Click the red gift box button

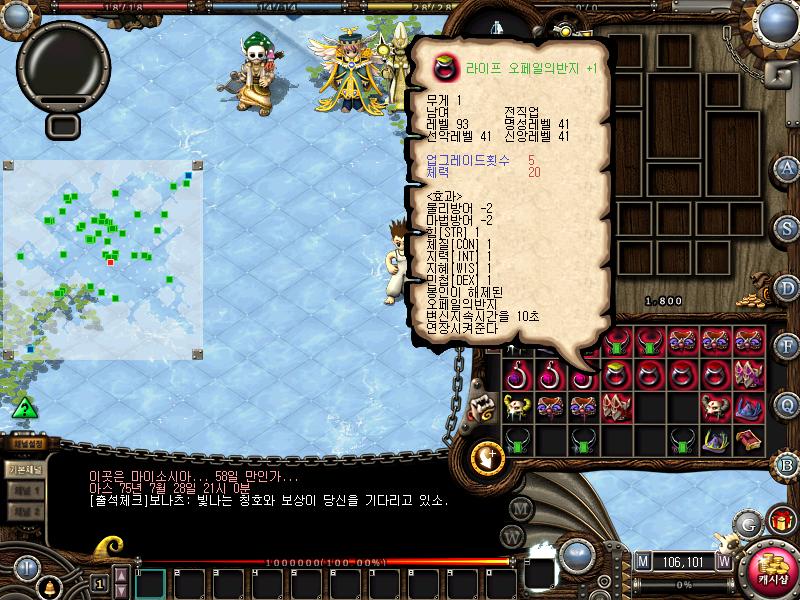pos(778,520)
